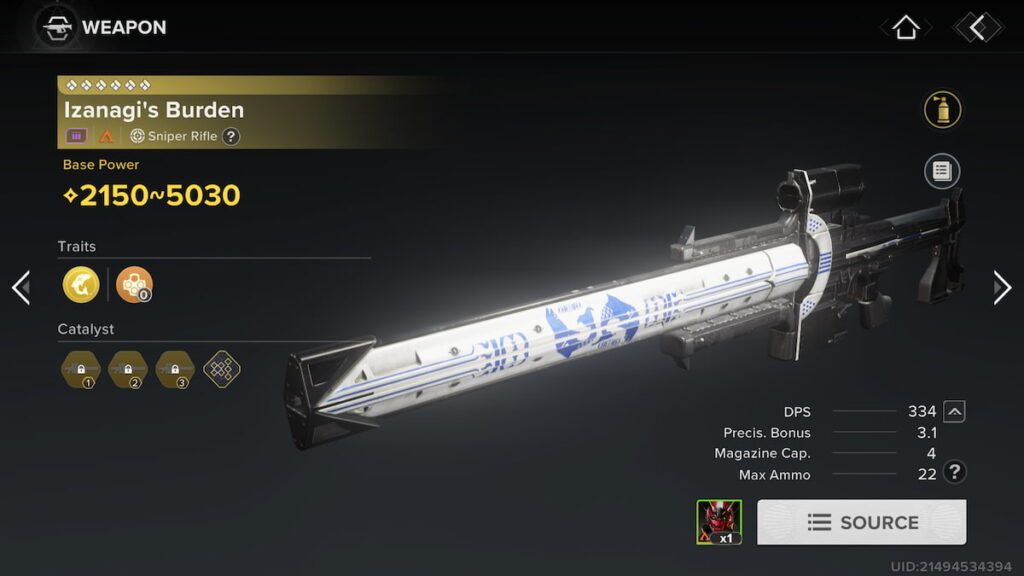Show the Max Ammo help tooltip
Viewport: 1024px width, 576px height.
[x=955, y=473]
